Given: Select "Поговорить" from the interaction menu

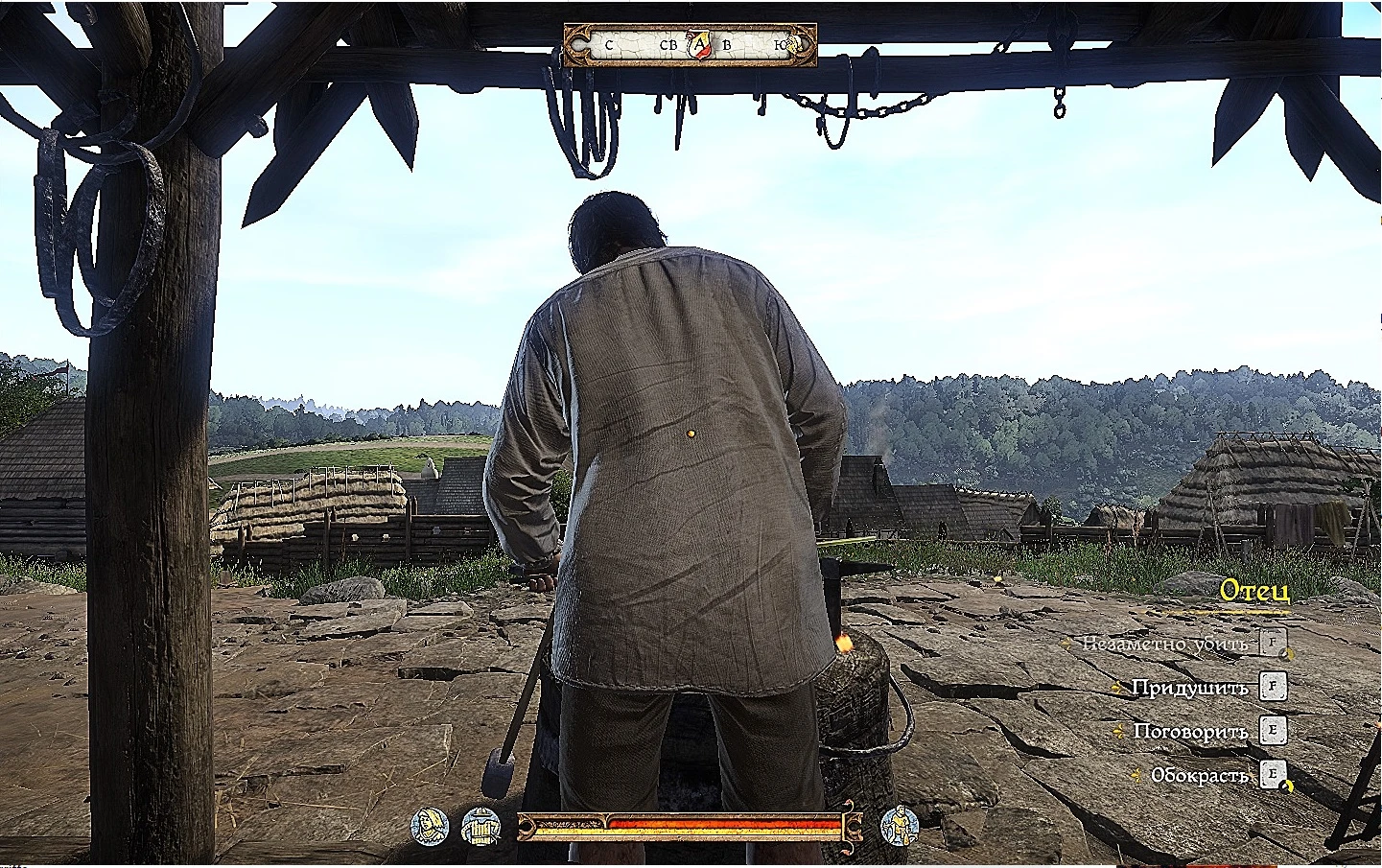Looking at the screenshot, I should click(1191, 732).
